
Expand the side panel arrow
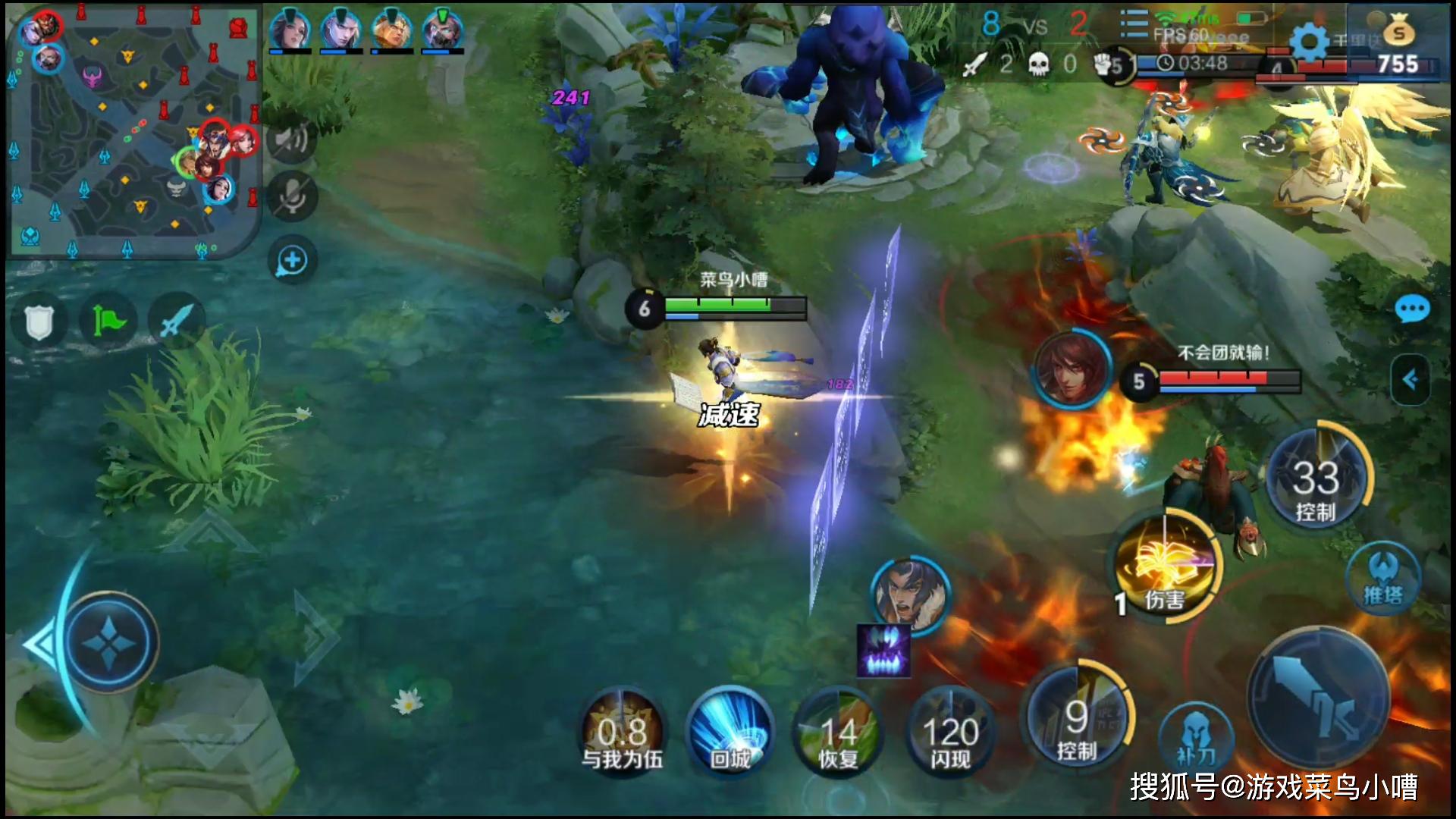(1410, 379)
